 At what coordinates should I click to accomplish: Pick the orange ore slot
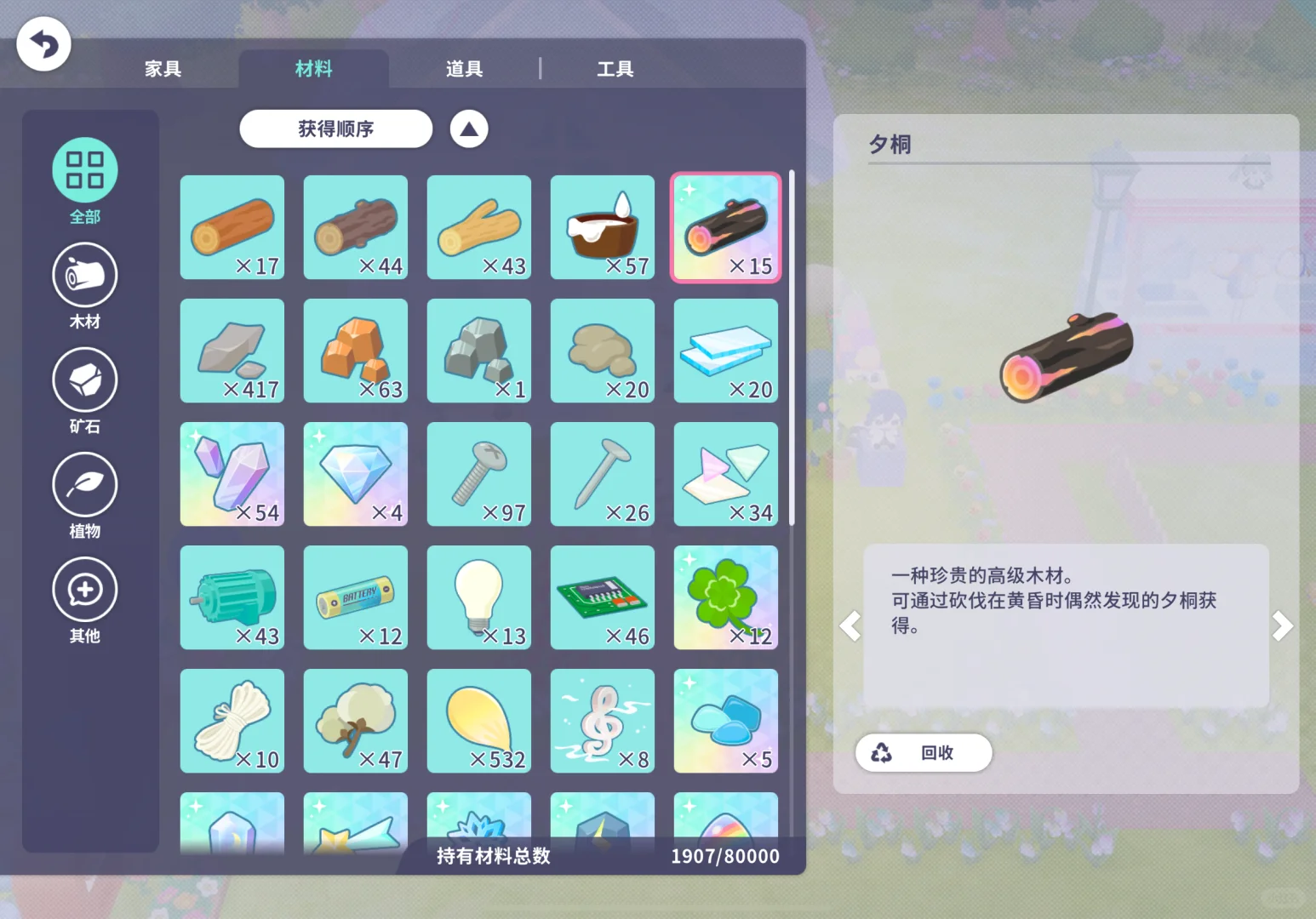tap(355, 351)
